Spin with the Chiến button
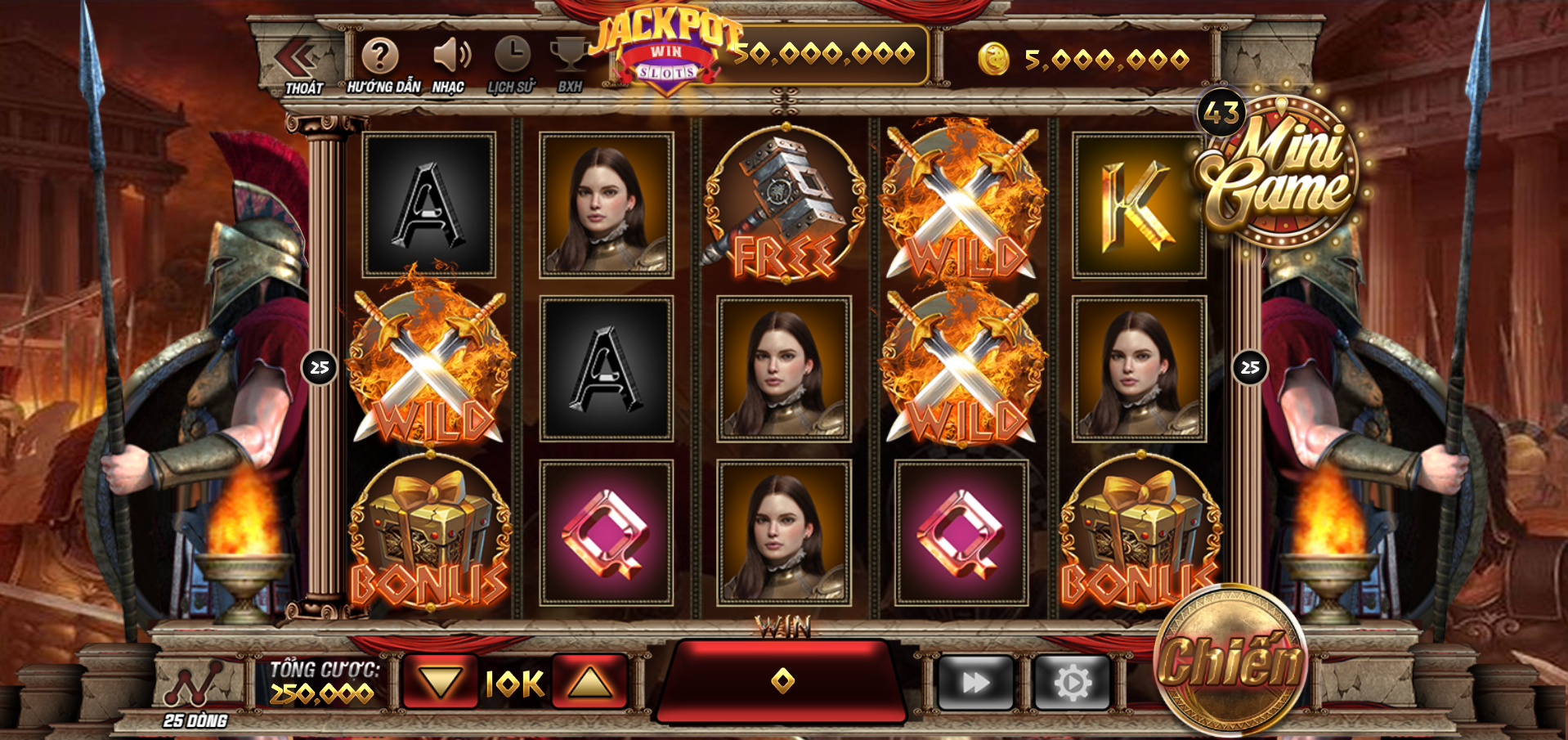This screenshot has width=1568, height=740. pyautogui.click(x=1229, y=659)
